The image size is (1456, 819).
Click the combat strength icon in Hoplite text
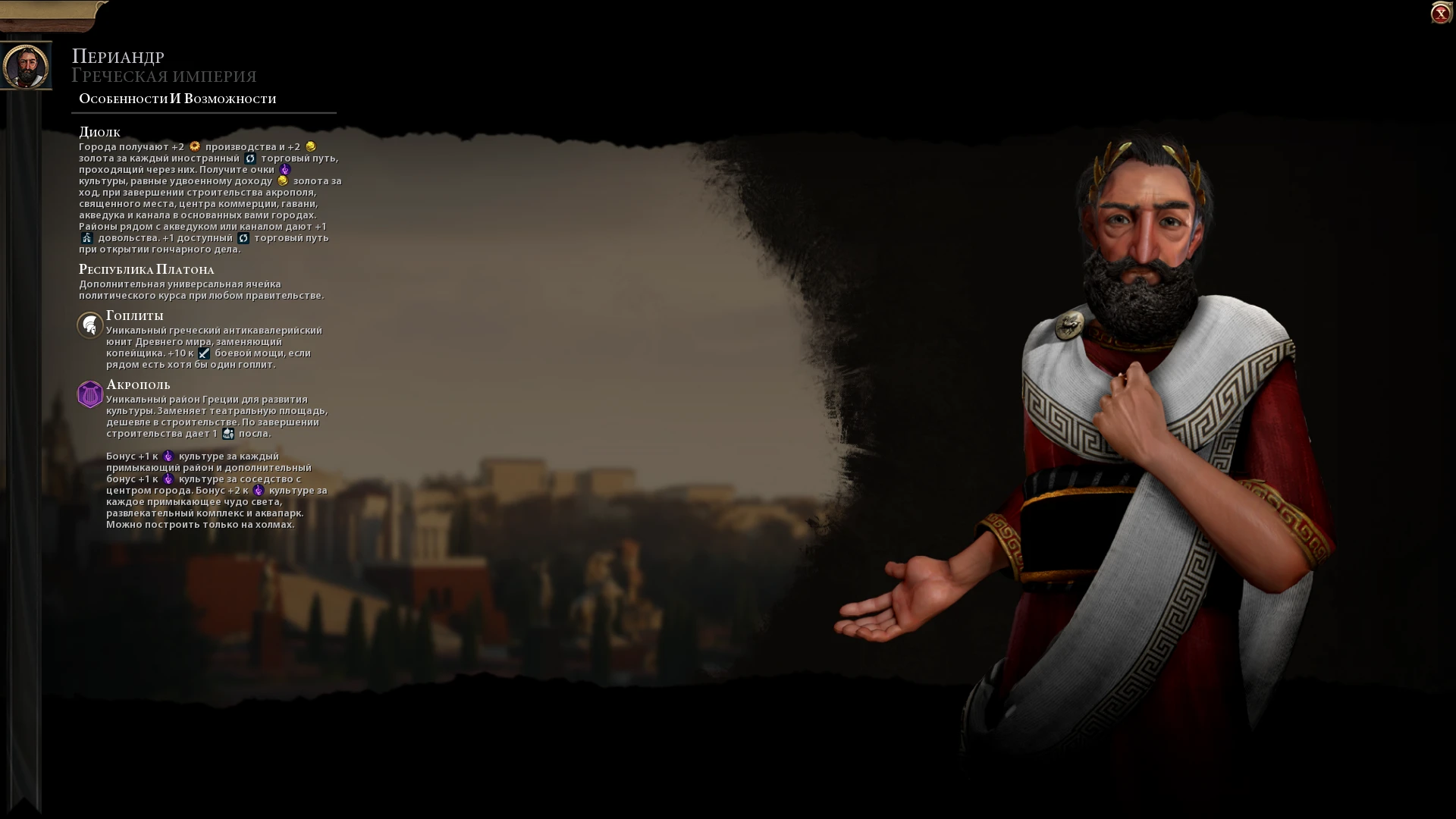(204, 355)
